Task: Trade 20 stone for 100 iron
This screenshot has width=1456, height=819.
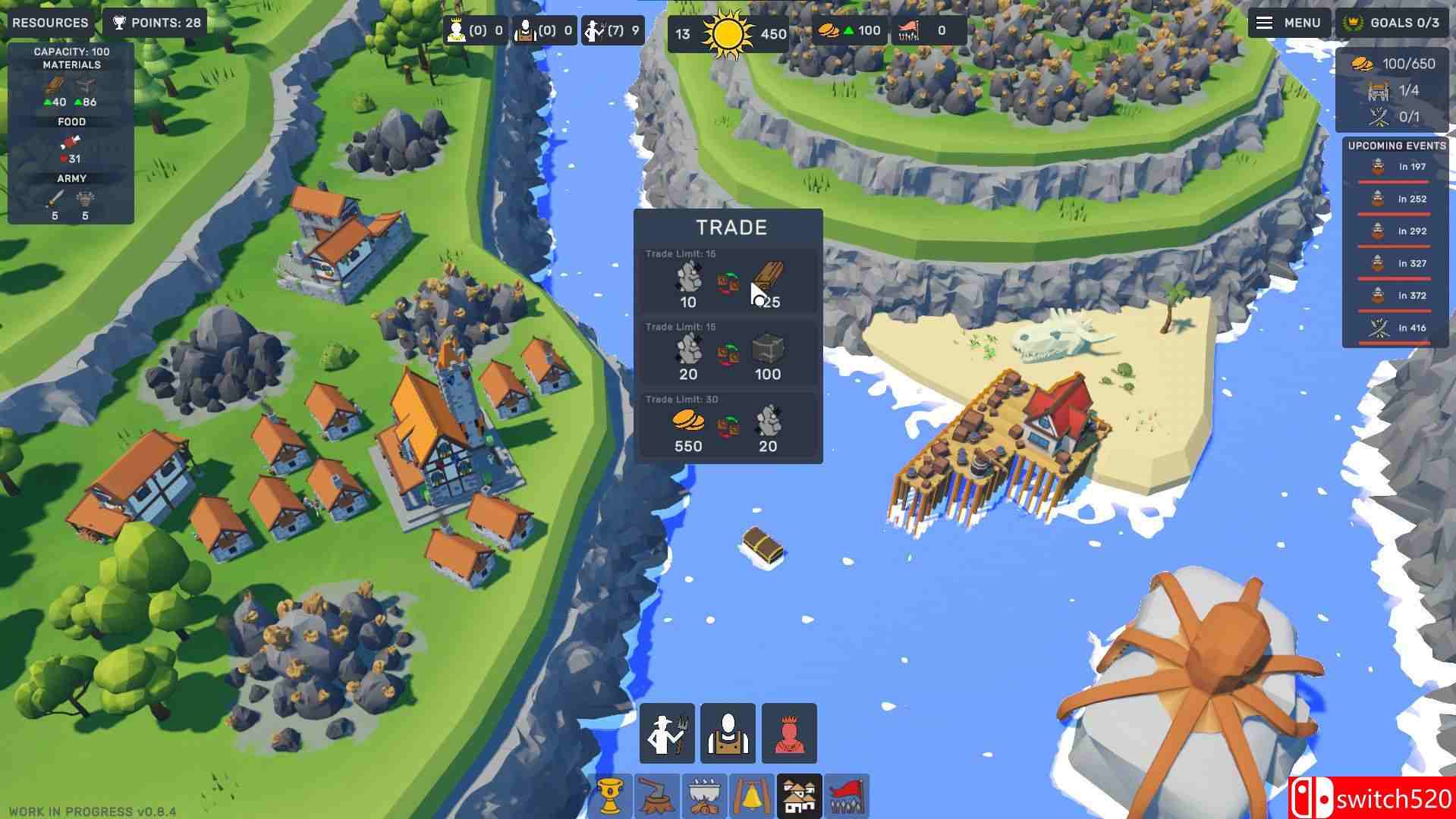Action: [727, 353]
